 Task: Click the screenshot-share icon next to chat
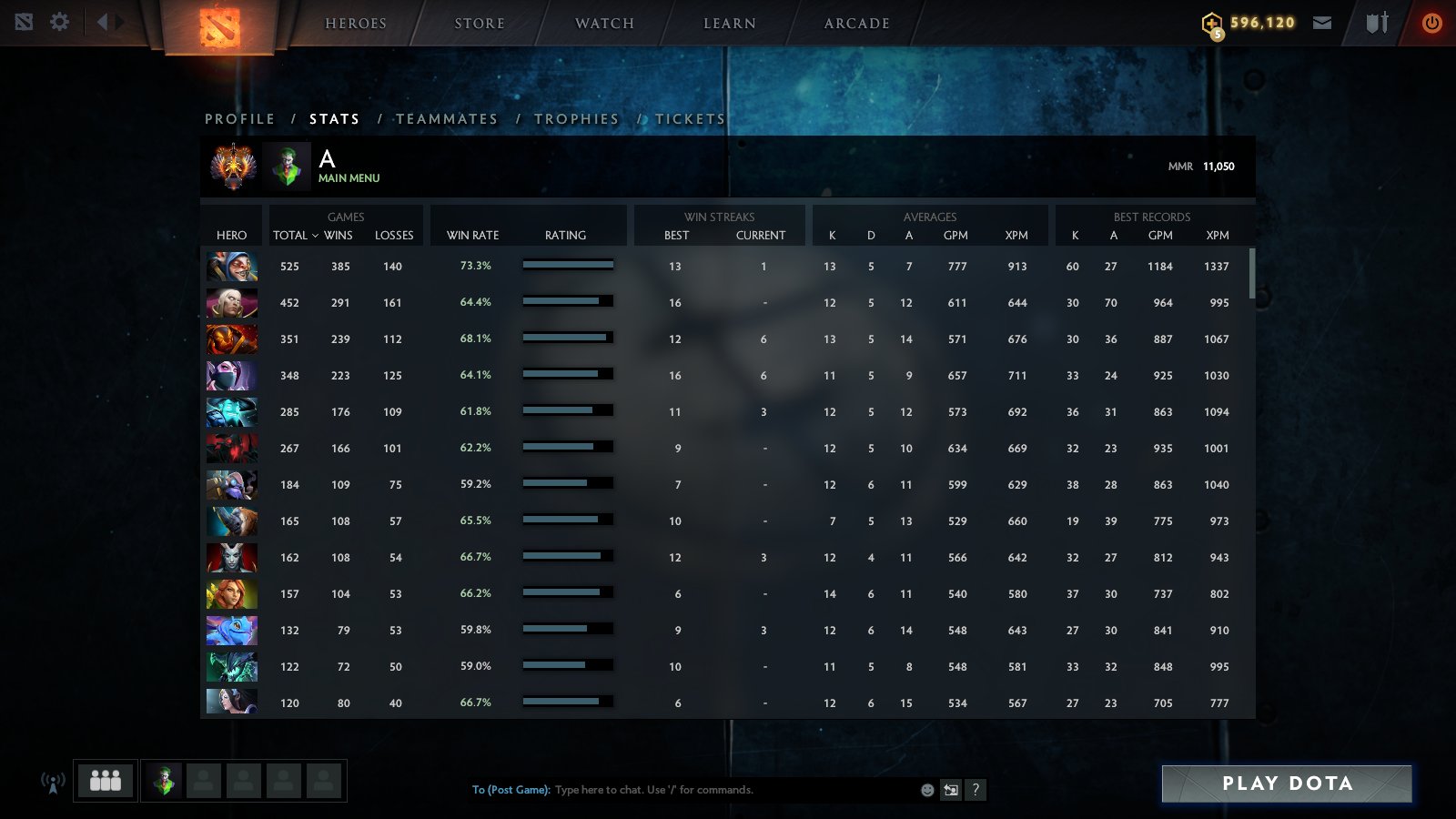(x=950, y=790)
